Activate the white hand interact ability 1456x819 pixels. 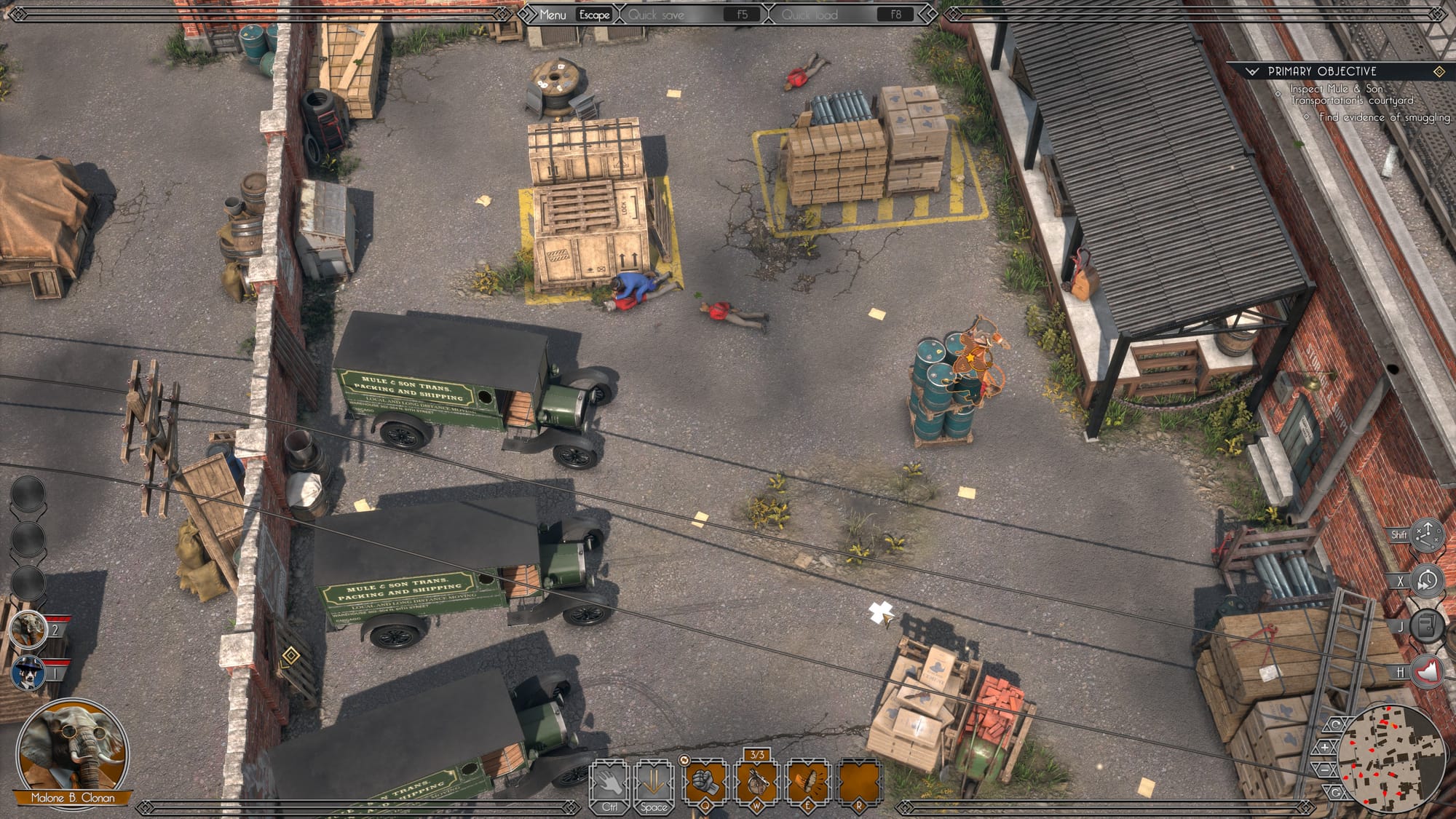coord(610,783)
